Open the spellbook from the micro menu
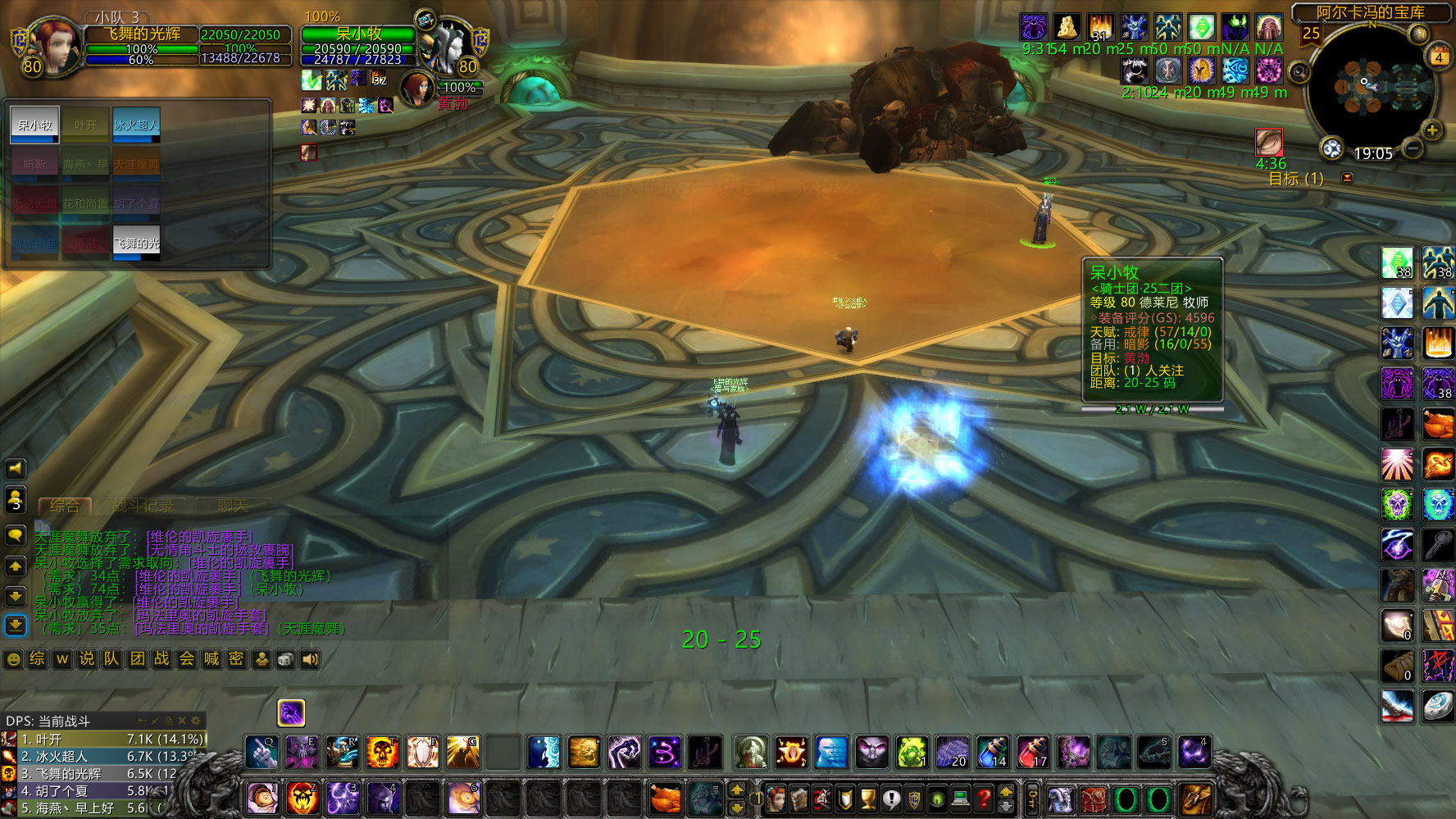The height and width of the screenshot is (819, 1456). [800, 798]
